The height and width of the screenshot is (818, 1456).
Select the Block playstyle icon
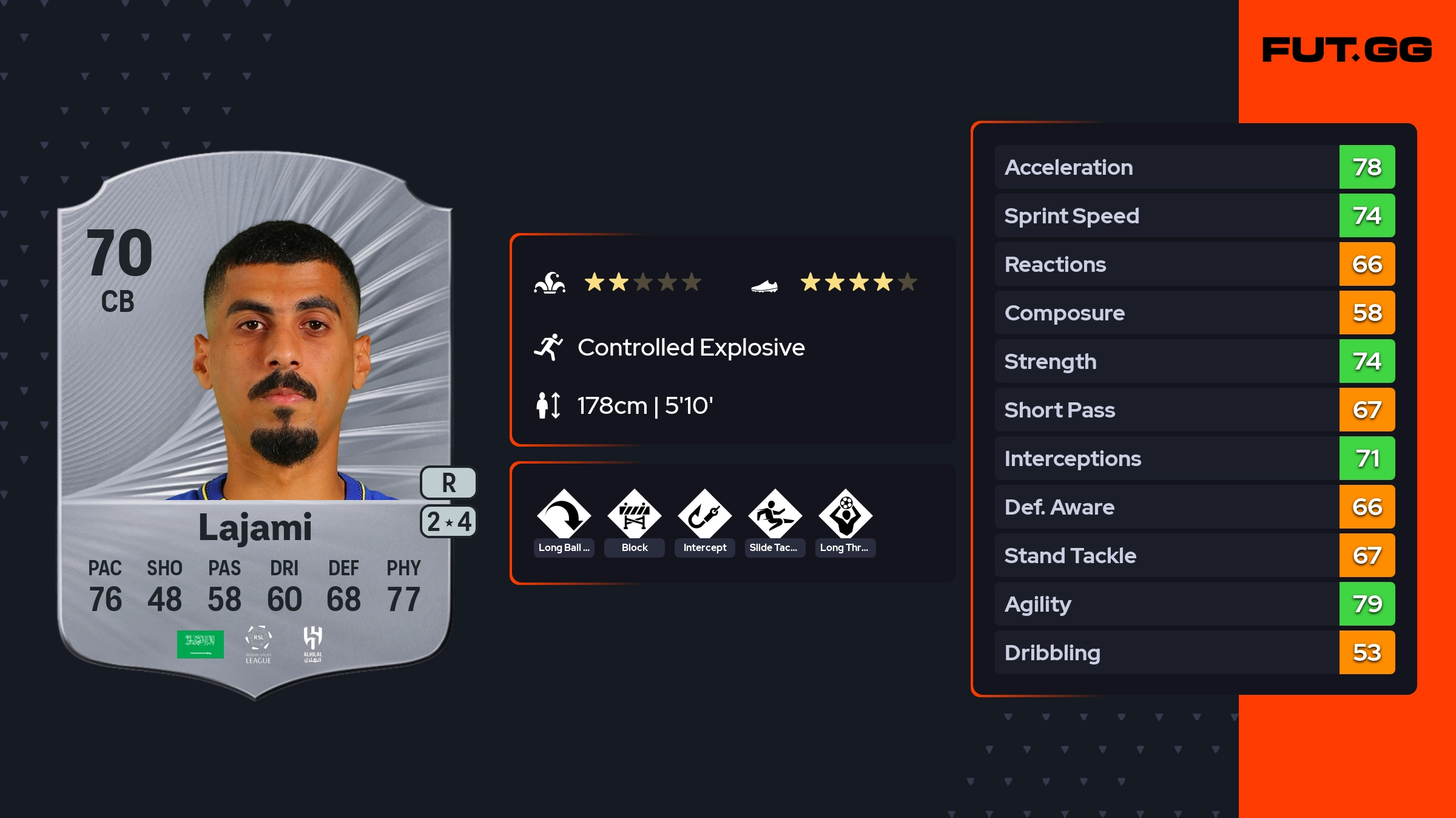tap(634, 515)
